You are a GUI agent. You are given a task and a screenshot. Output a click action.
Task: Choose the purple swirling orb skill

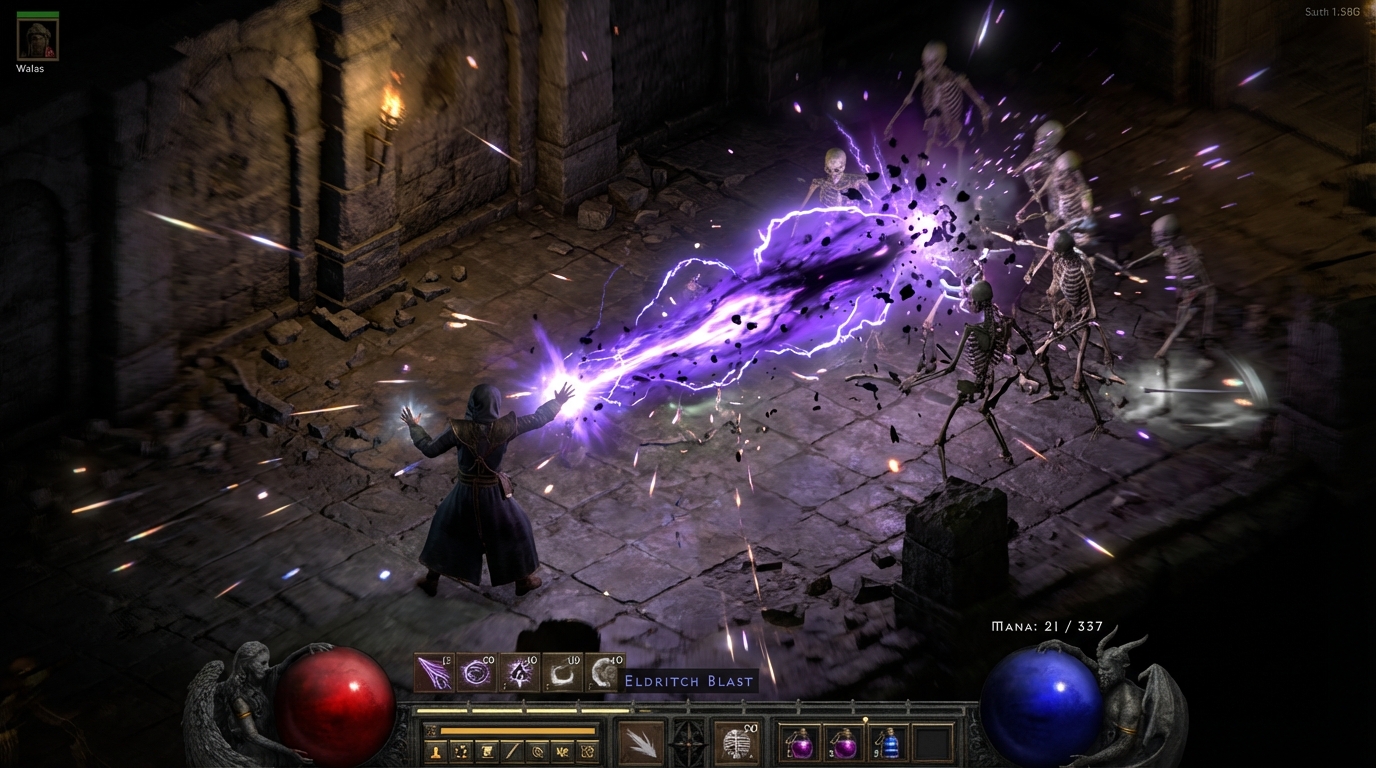476,674
